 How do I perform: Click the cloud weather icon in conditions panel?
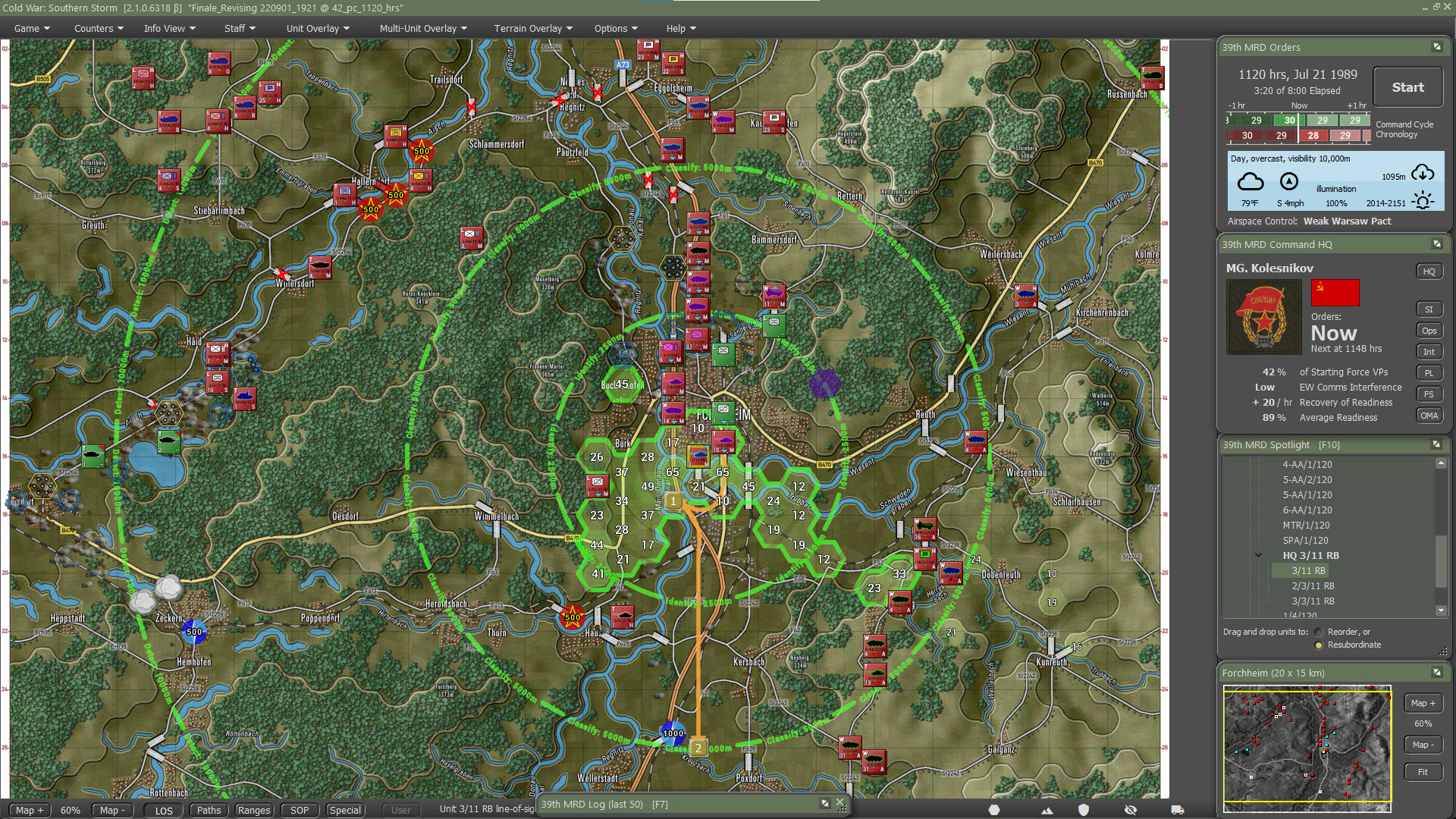click(1250, 181)
